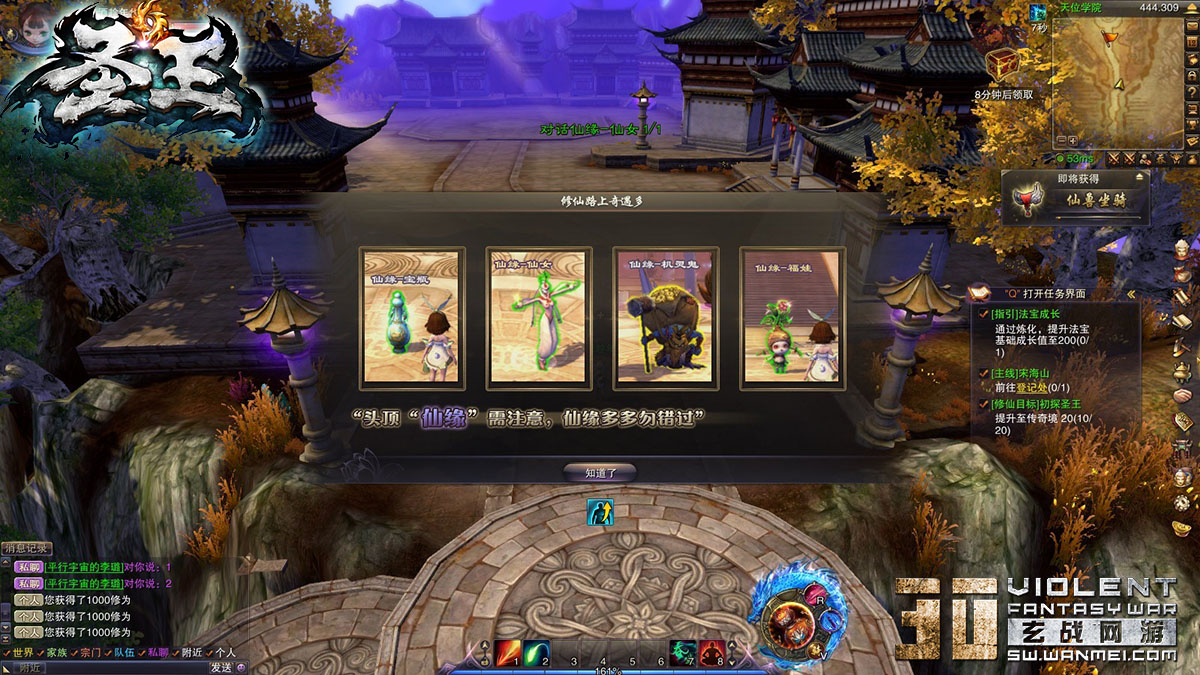Choose the 仙缘-仙女 fairy card

[x=539, y=318]
